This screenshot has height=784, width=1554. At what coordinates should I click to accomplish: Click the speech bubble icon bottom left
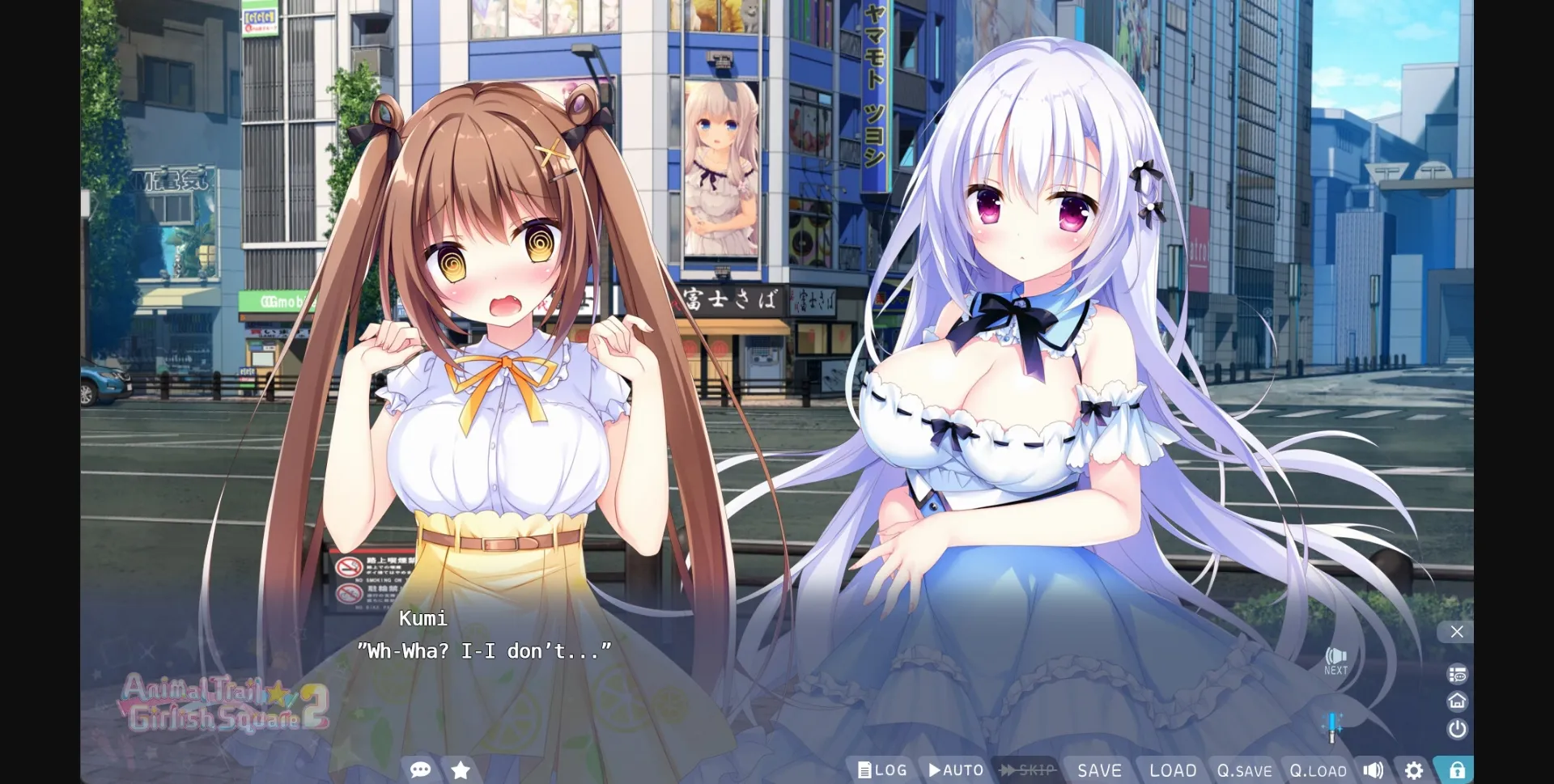[421, 770]
